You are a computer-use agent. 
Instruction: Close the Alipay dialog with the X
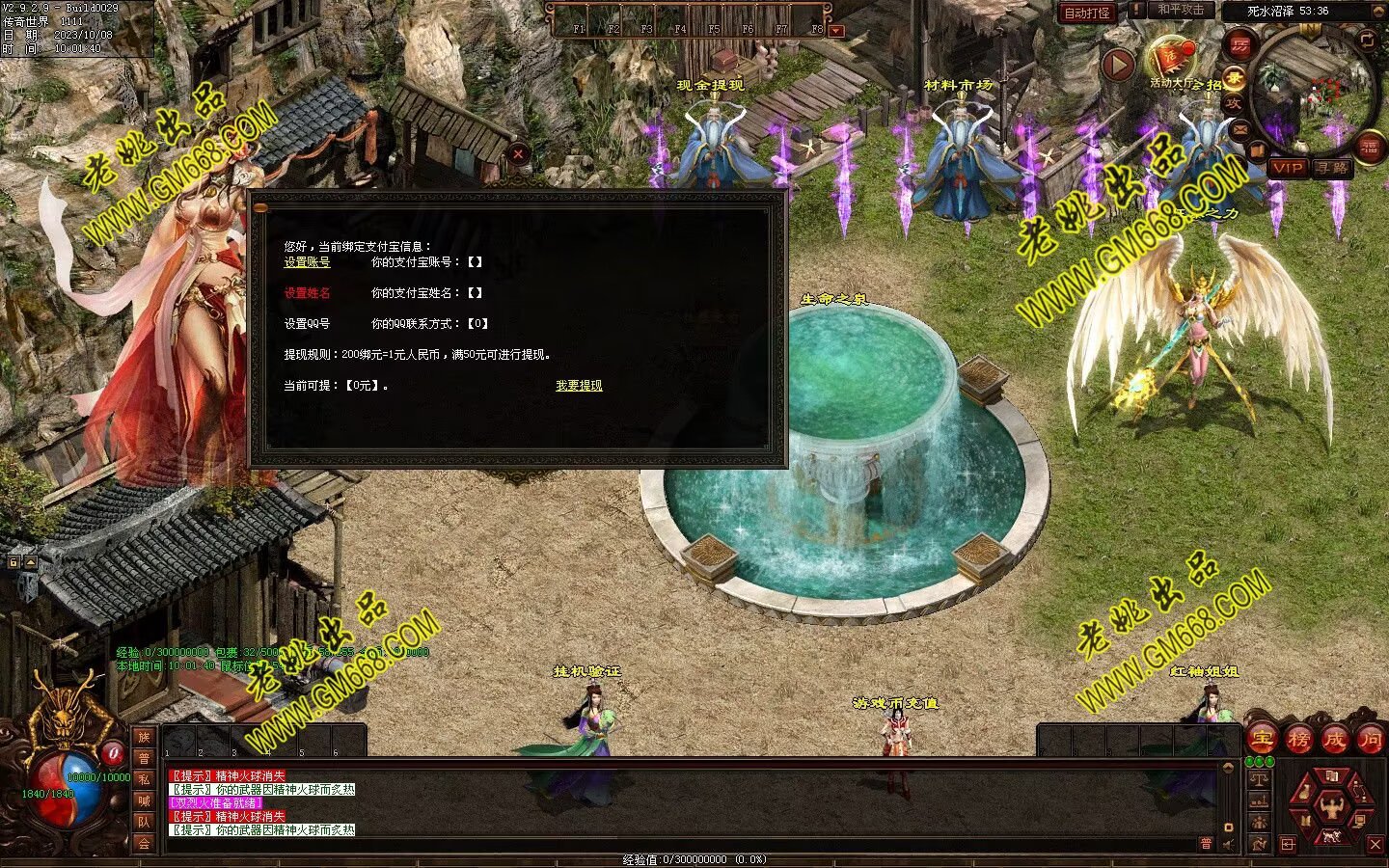519,153
